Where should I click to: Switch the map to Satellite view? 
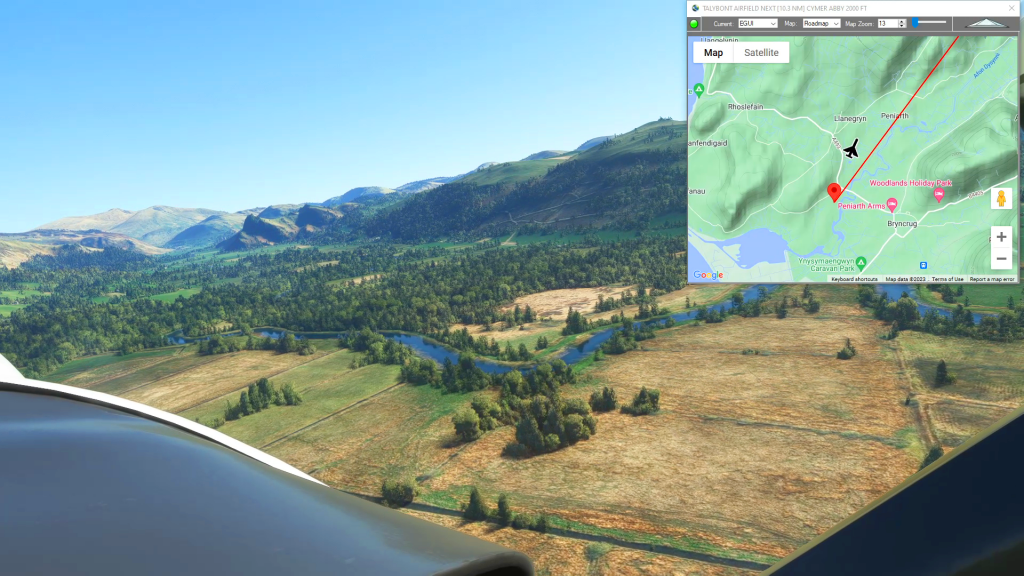click(x=761, y=53)
